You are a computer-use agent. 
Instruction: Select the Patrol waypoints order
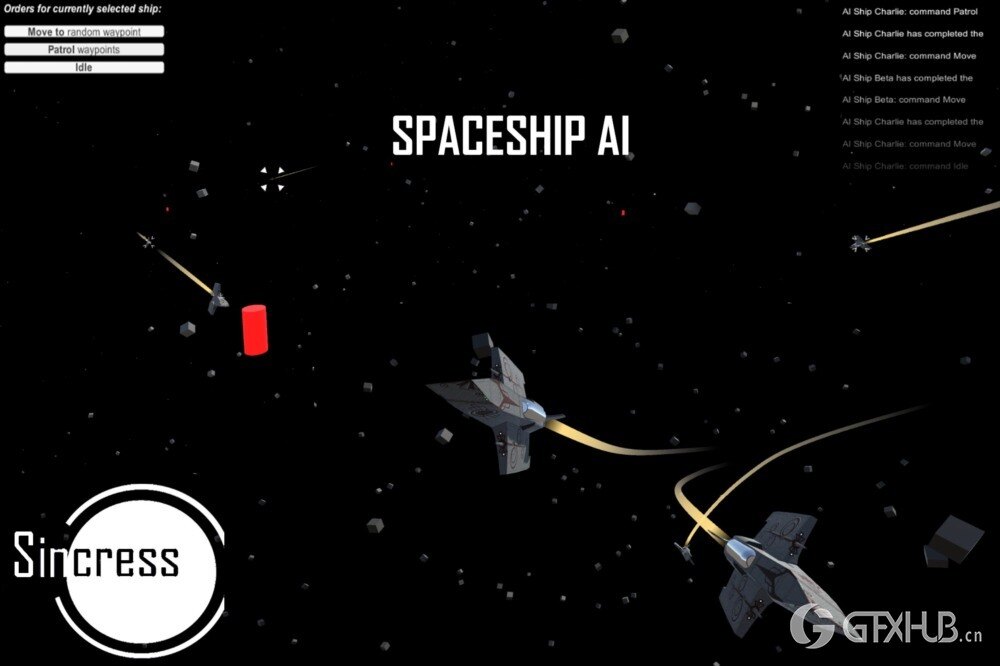tap(84, 49)
